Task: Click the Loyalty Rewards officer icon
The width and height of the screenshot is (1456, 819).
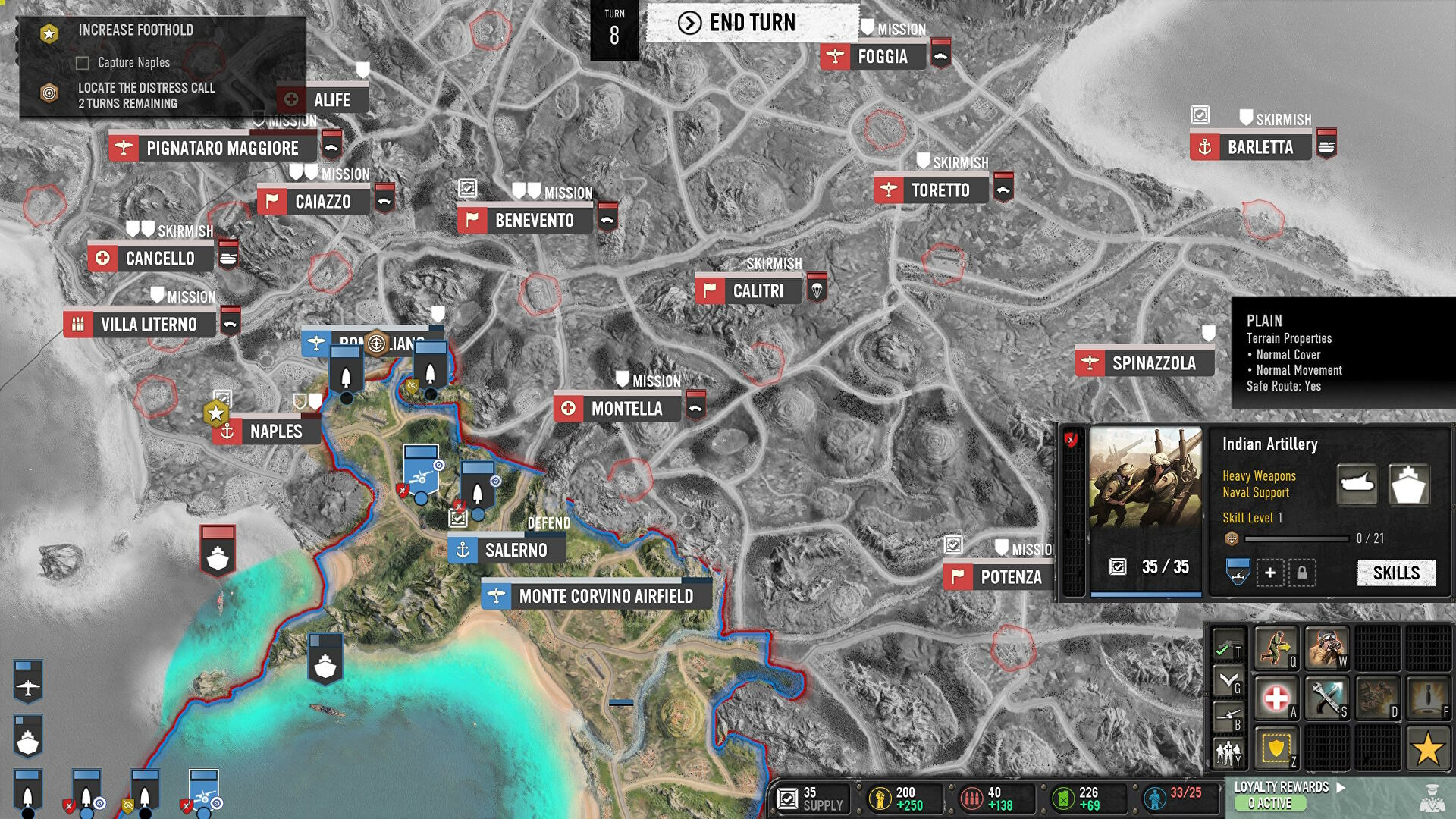Action: click(1432, 799)
